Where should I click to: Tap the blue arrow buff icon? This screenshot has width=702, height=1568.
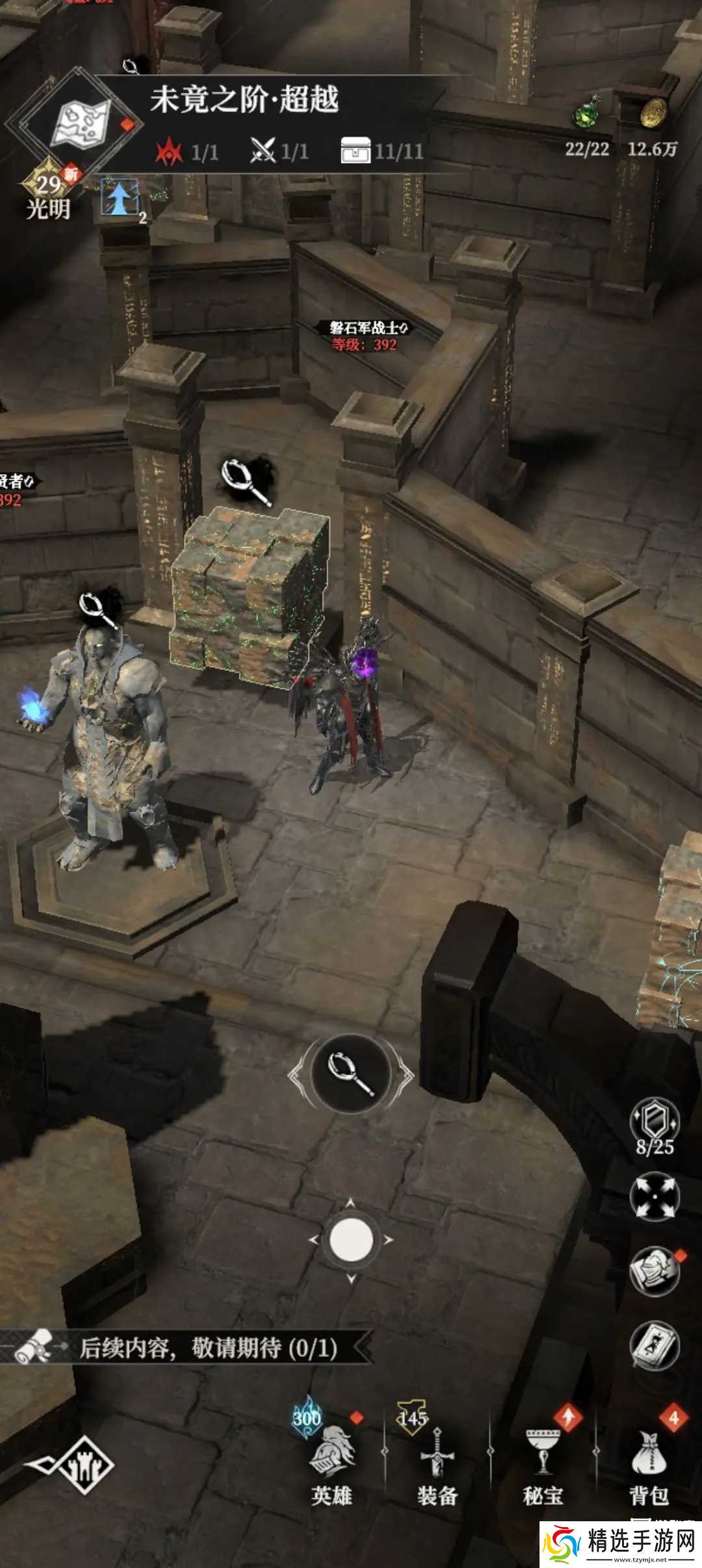pos(119,197)
